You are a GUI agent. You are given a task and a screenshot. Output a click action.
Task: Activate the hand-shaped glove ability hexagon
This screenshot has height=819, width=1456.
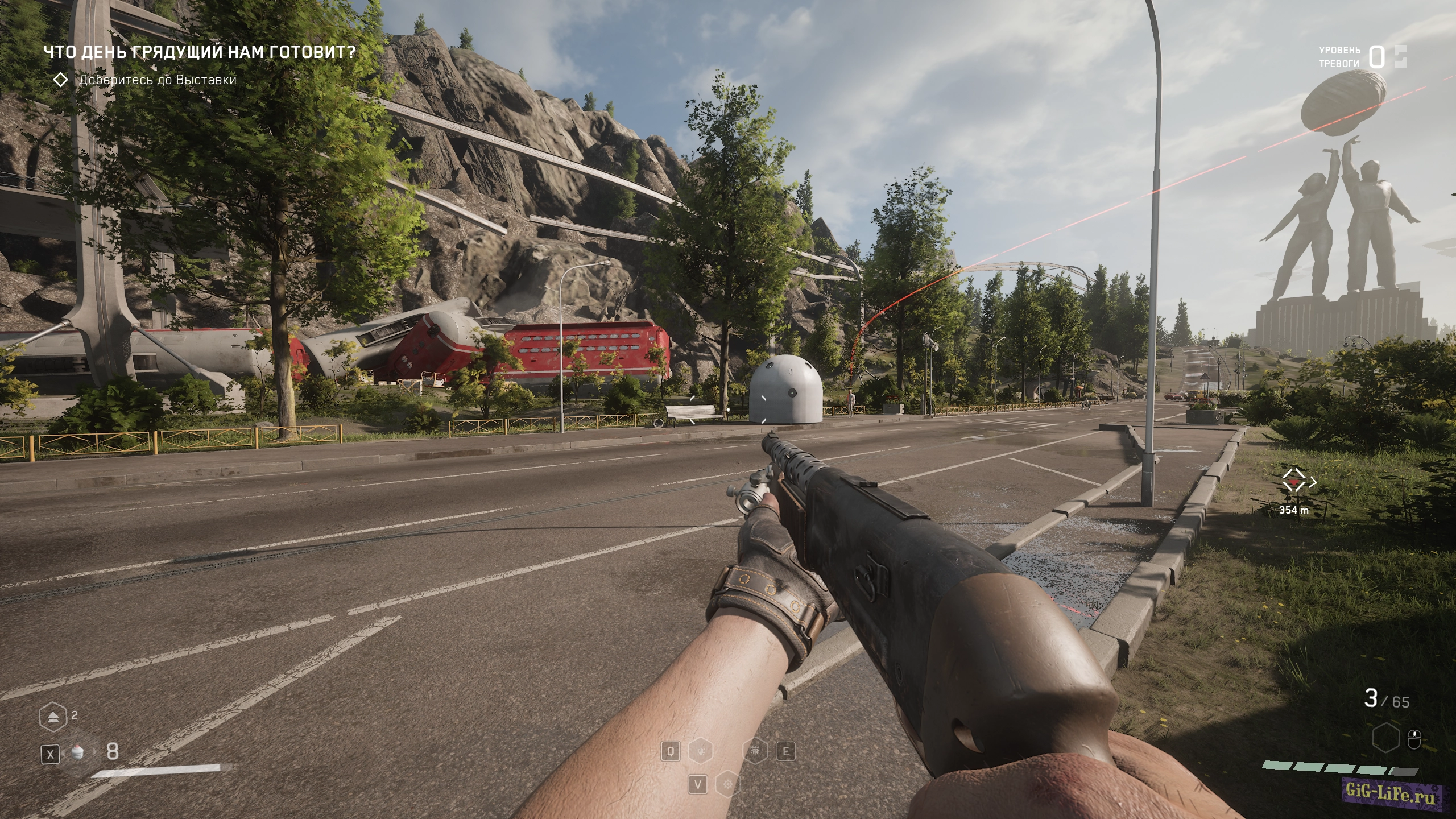(x=700, y=752)
